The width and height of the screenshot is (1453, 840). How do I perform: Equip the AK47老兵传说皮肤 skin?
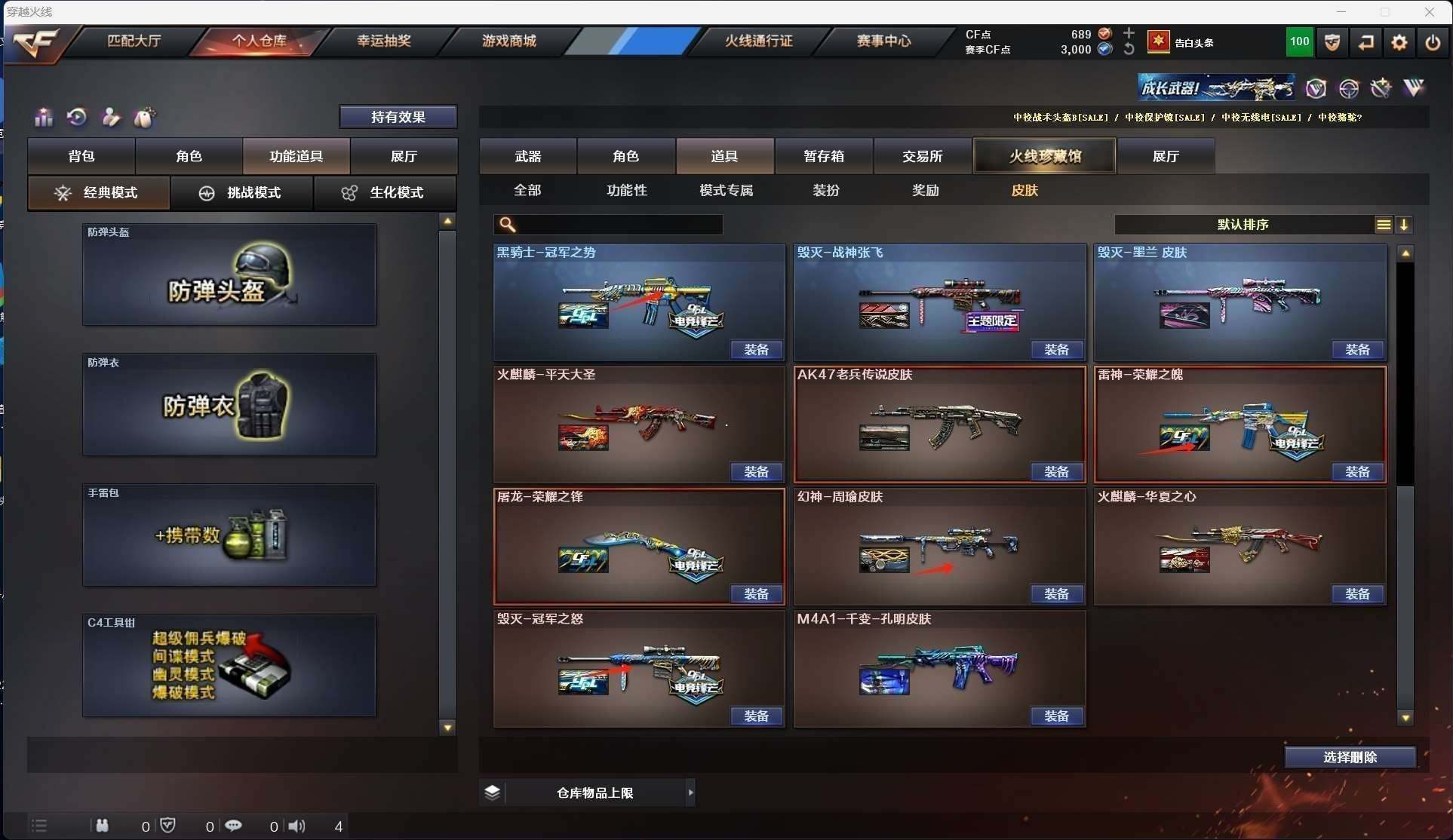tap(1056, 472)
